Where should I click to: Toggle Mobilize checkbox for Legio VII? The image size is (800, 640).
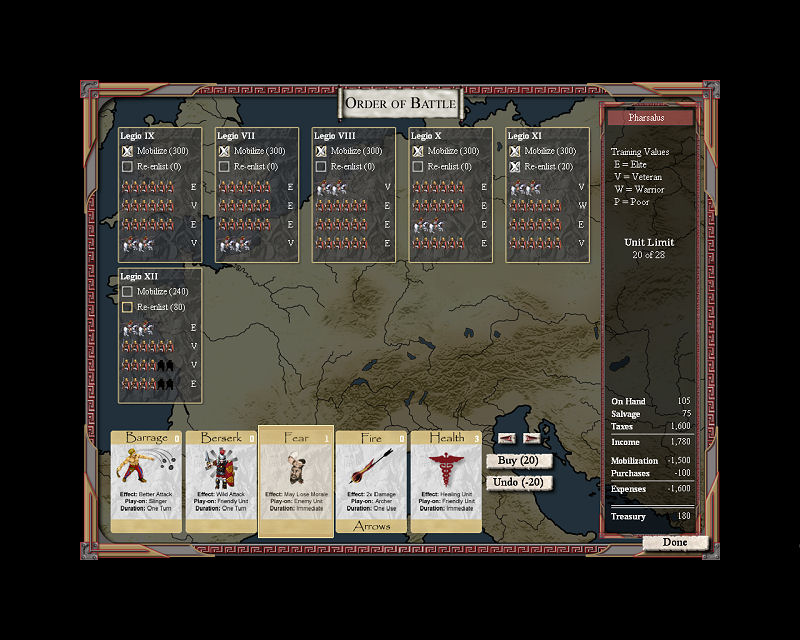(x=224, y=151)
